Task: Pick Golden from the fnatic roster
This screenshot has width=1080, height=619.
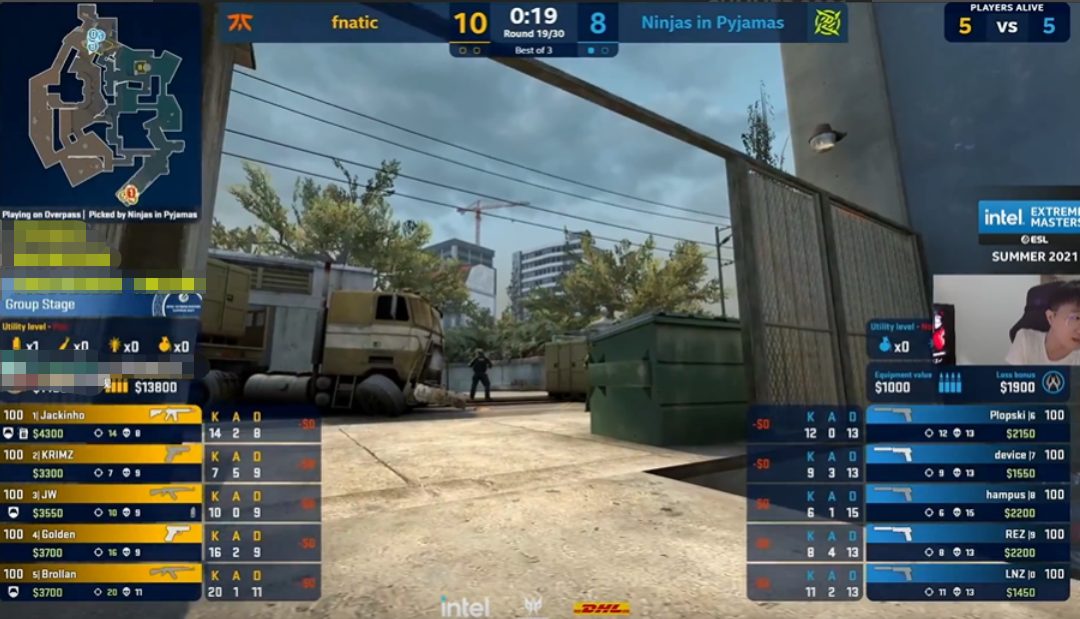Action: click(x=100, y=543)
